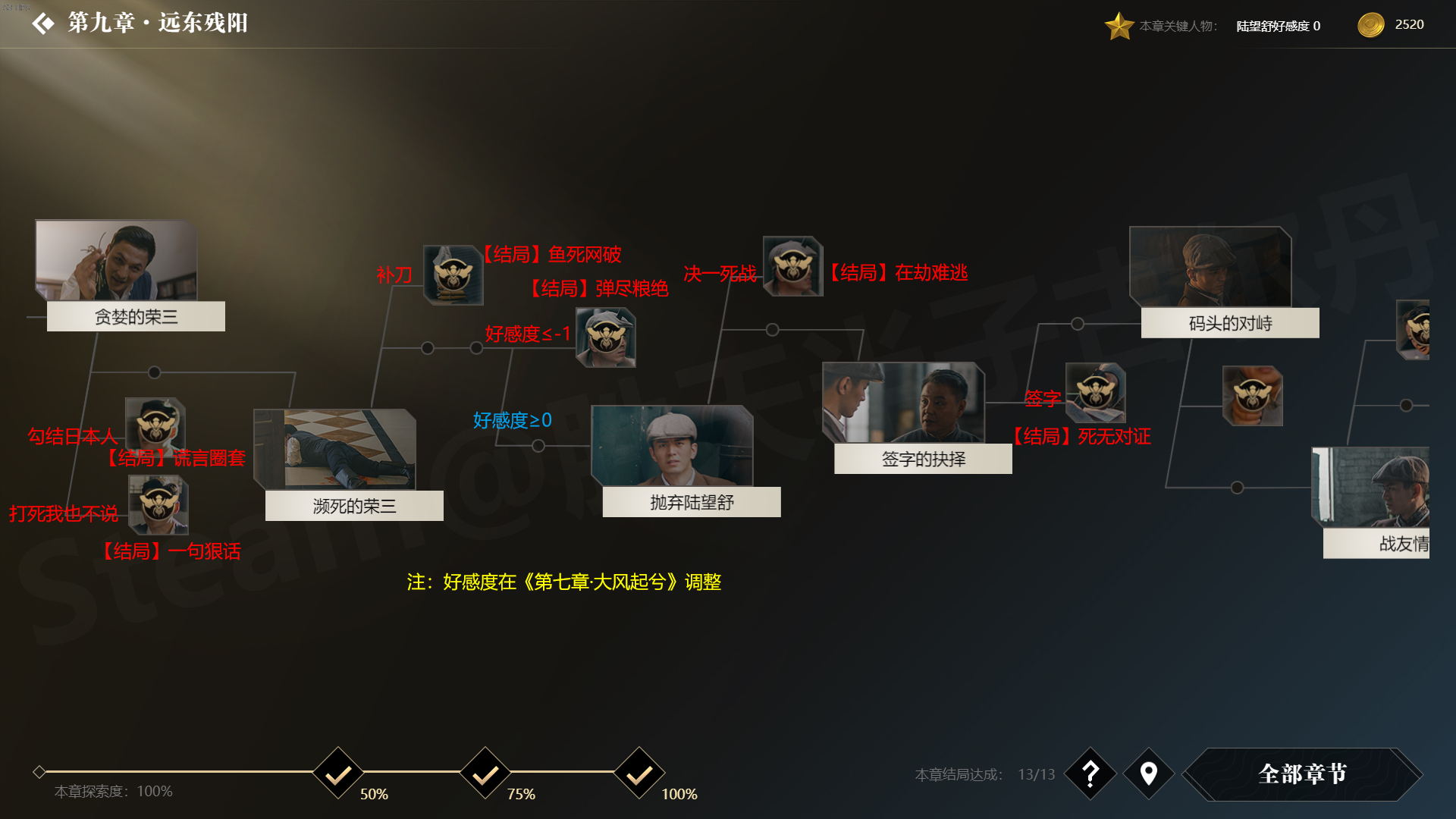Go back using the top-left arrow

(43, 24)
